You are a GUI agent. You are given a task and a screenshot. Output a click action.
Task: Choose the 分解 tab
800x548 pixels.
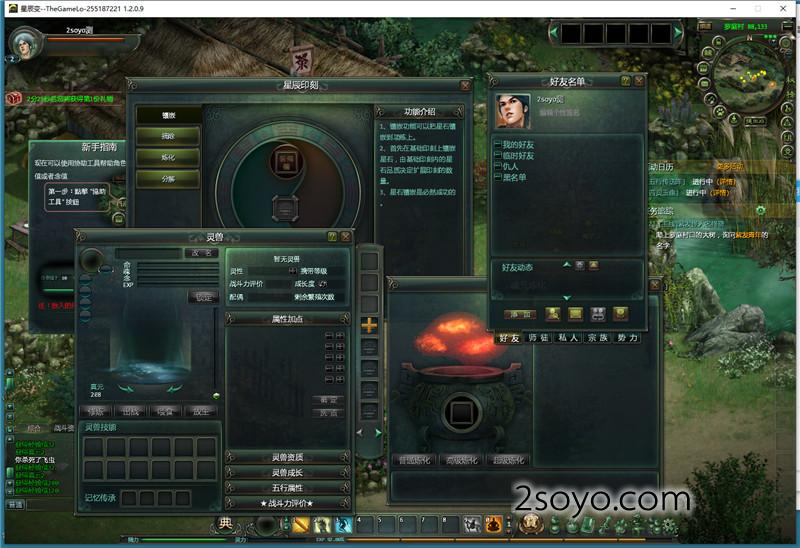click(x=168, y=179)
